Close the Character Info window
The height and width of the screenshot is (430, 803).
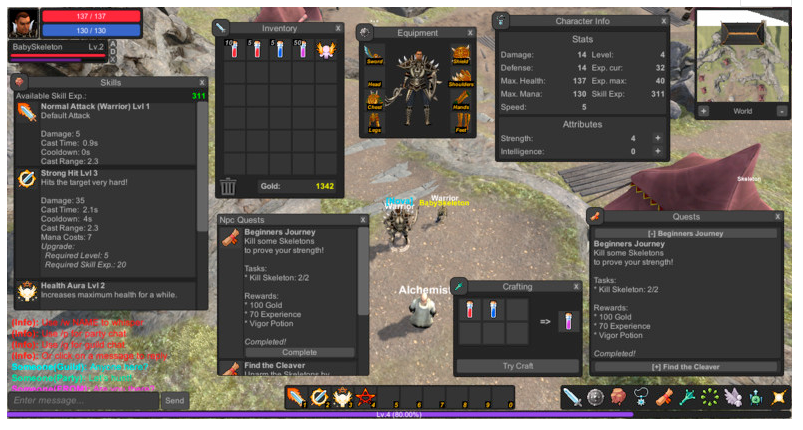point(663,20)
